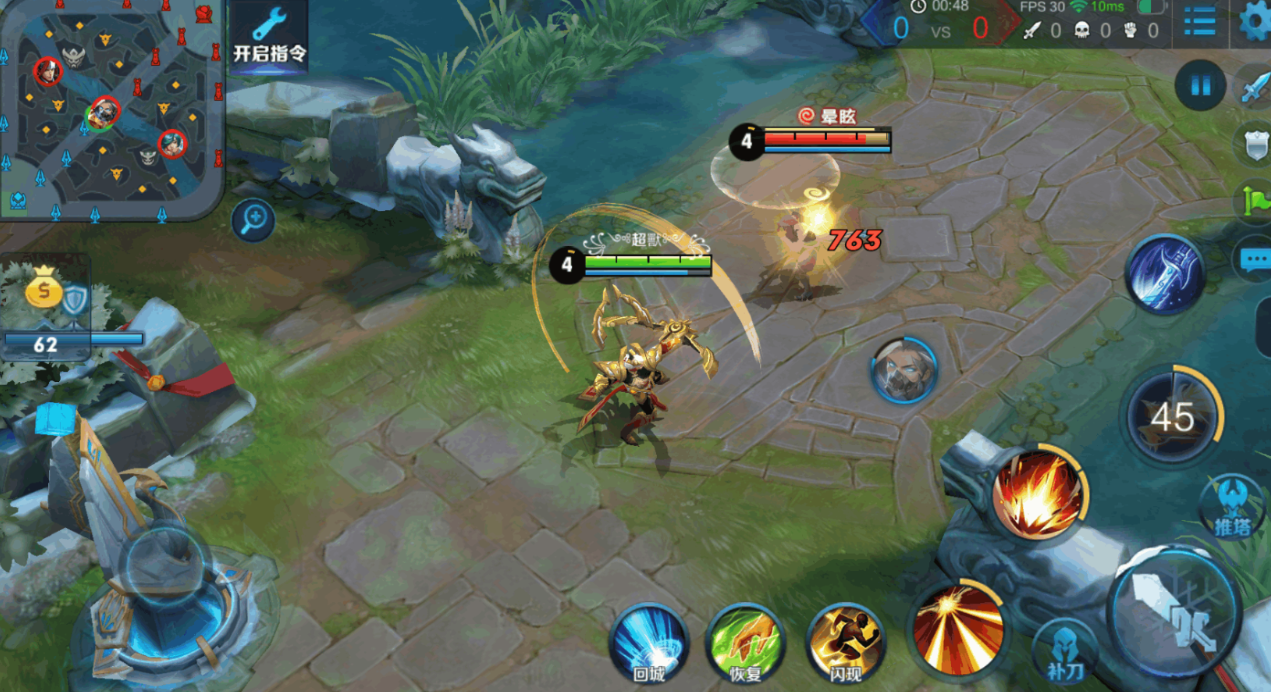Cast the 闪现 flash spell
The image size is (1271, 692).
coord(845,643)
